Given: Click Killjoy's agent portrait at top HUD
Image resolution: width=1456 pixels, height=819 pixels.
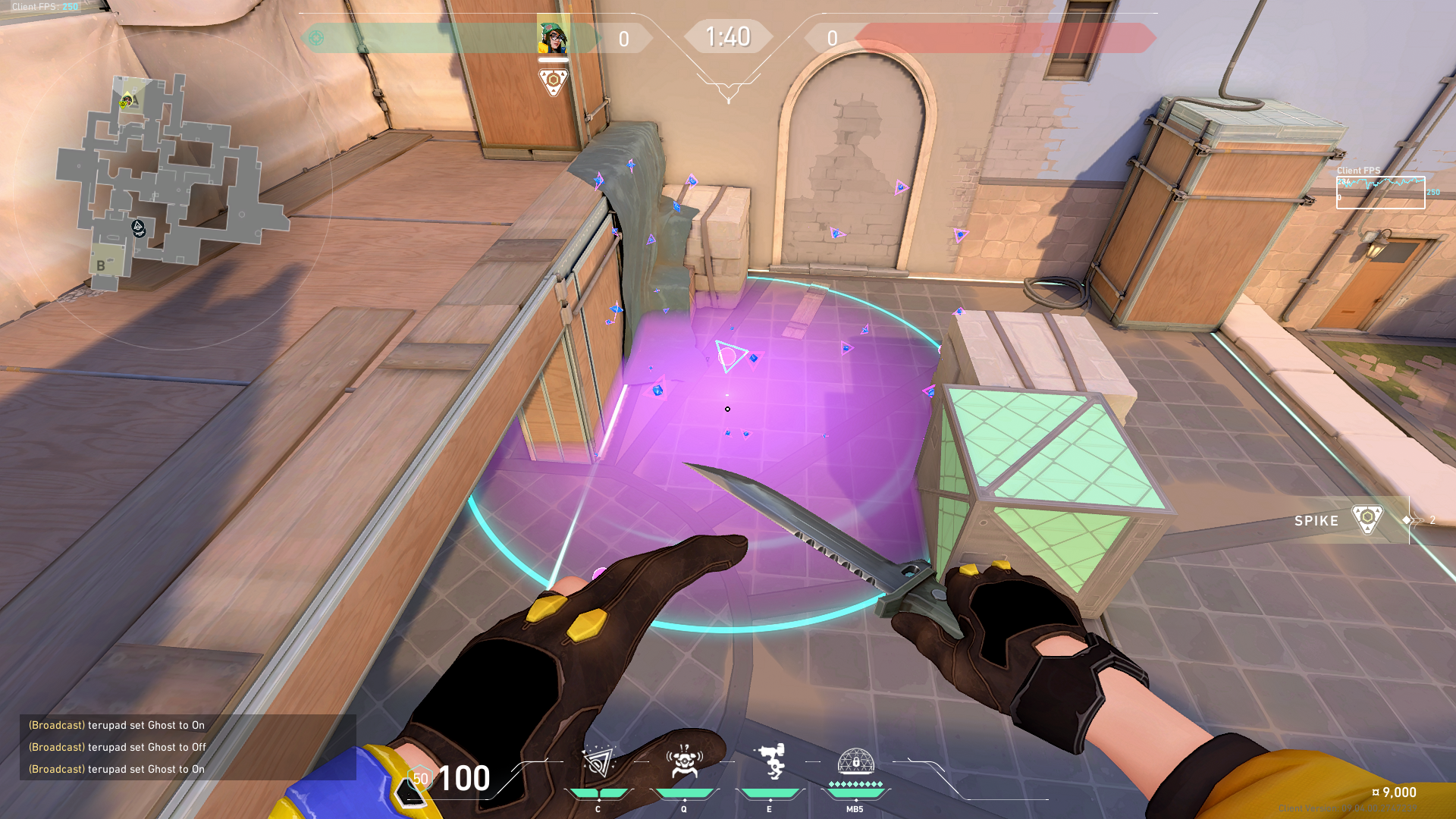Looking at the screenshot, I should [x=553, y=36].
